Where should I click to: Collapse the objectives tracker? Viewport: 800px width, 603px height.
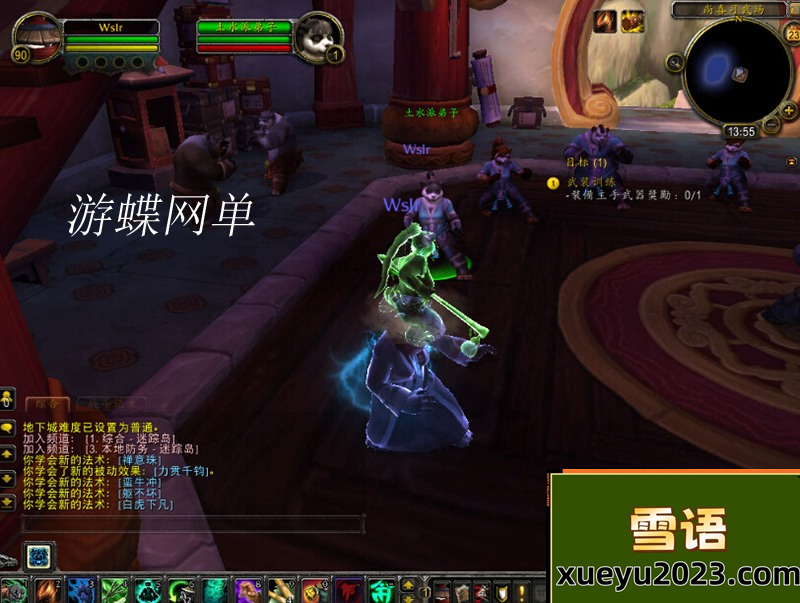[792, 161]
